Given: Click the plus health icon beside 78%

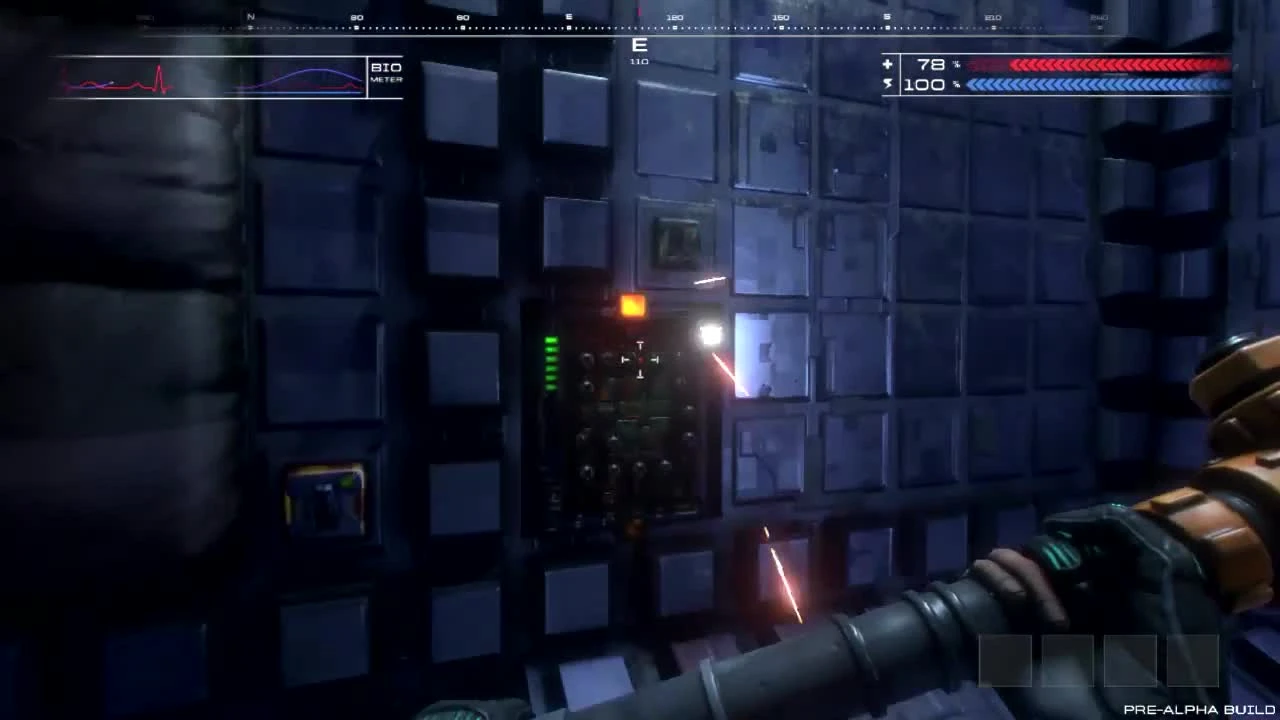Looking at the screenshot, I should pyautogui.click(x=888, y=64).
